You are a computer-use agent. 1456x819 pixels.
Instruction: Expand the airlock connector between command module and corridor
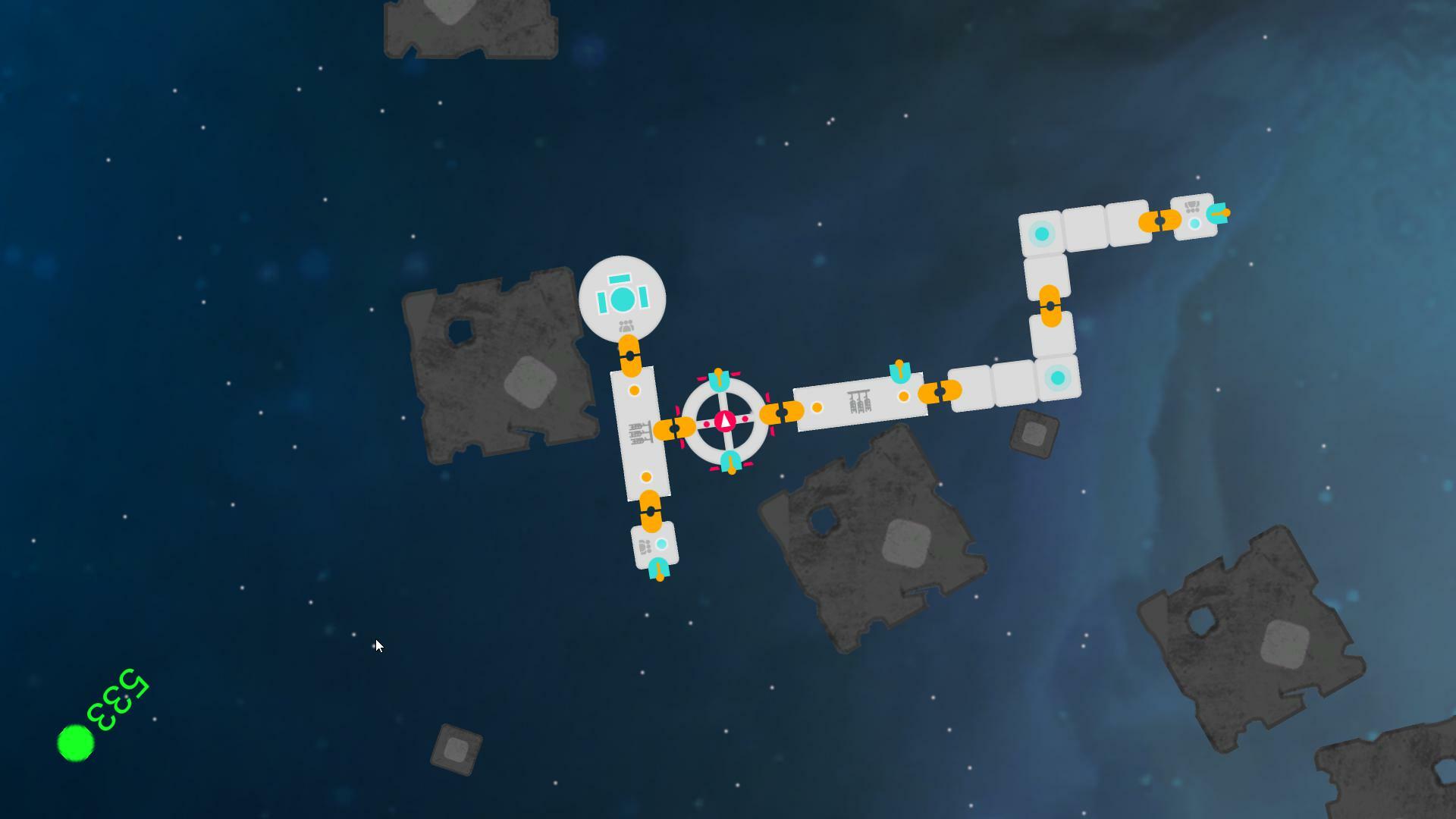[631, 355]
